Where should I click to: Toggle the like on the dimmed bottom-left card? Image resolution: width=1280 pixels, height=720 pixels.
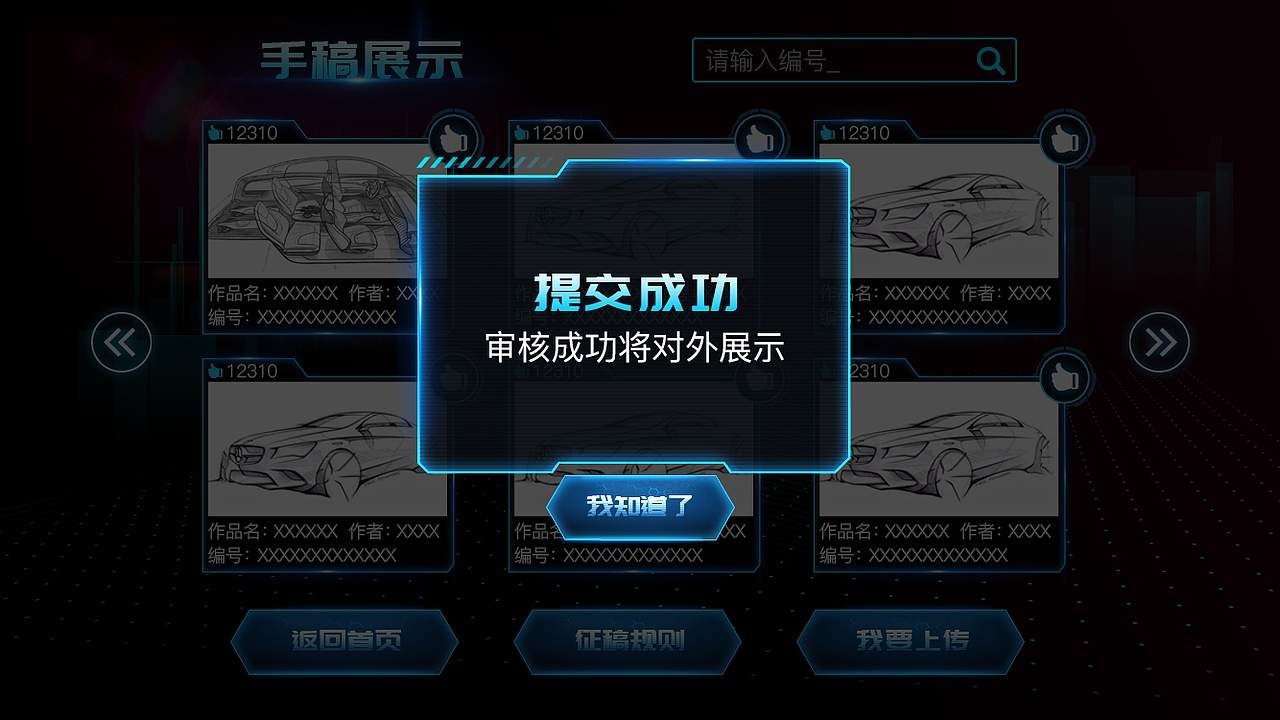coord(453,378)
